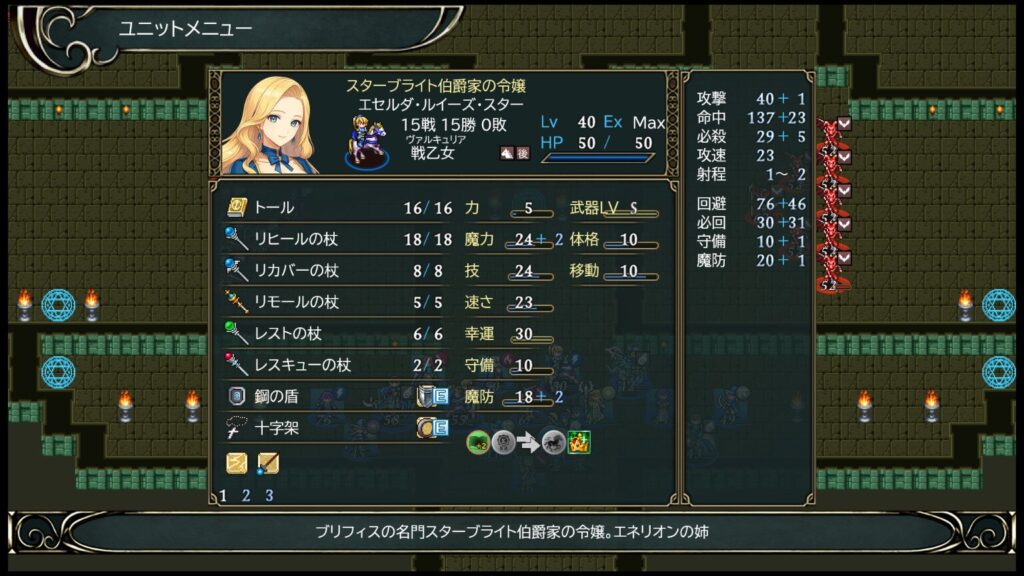Switch to page 3 of the unit menu

[268, 495]
